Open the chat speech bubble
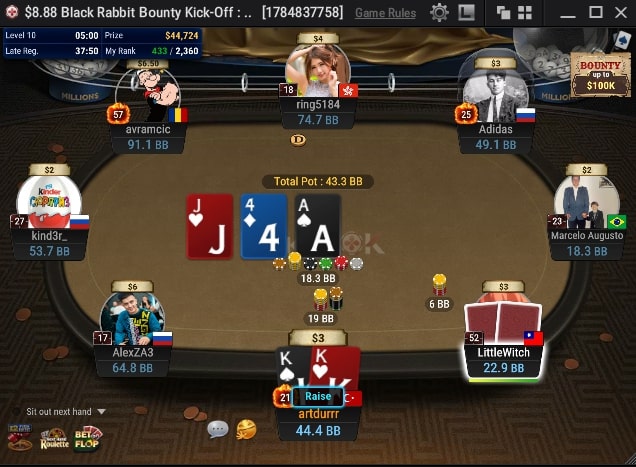The width and height of the screenshot is (636, 467). click(x=217, y=429)
